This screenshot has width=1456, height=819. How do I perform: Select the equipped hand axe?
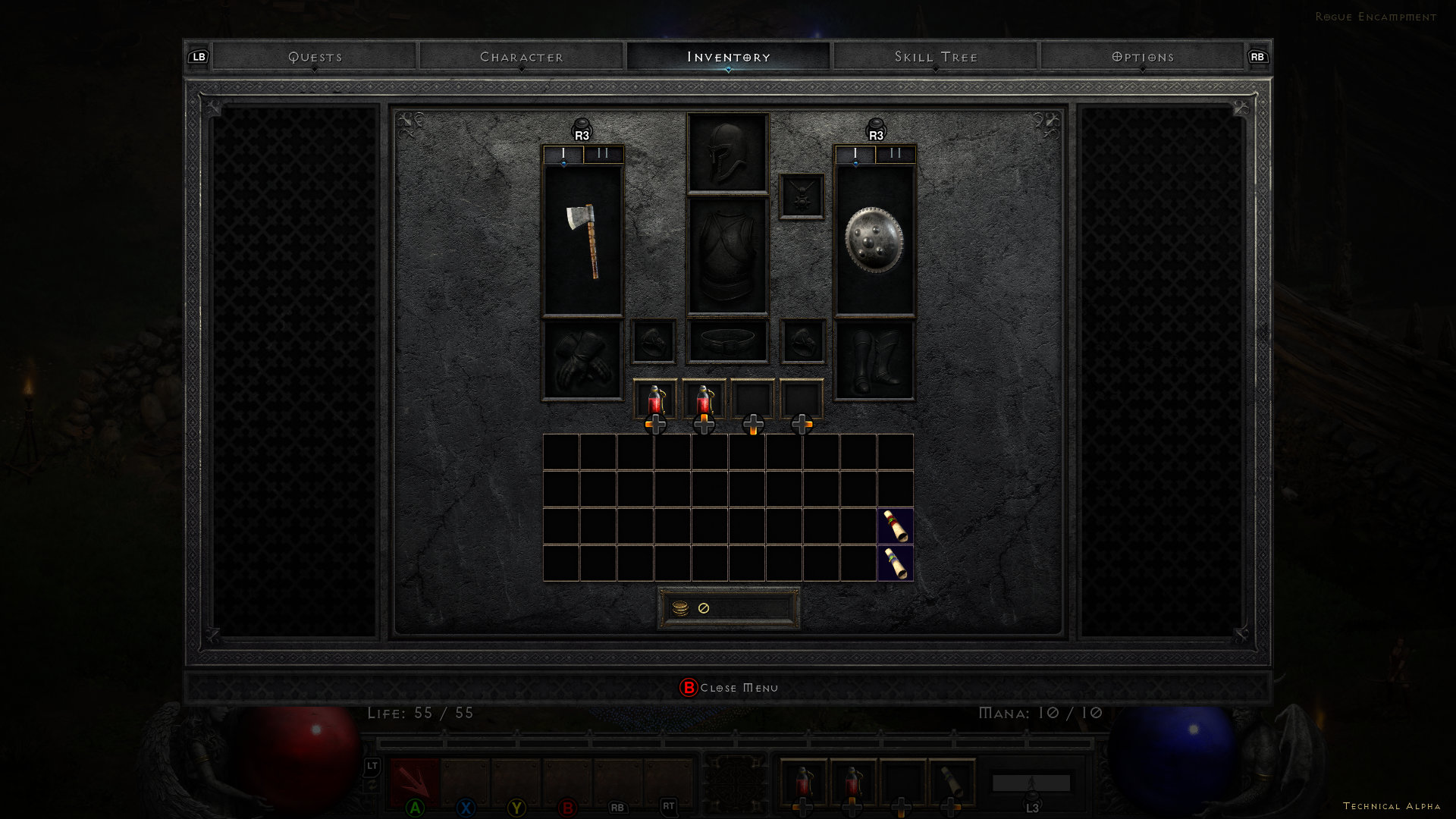tap(582, 240)
